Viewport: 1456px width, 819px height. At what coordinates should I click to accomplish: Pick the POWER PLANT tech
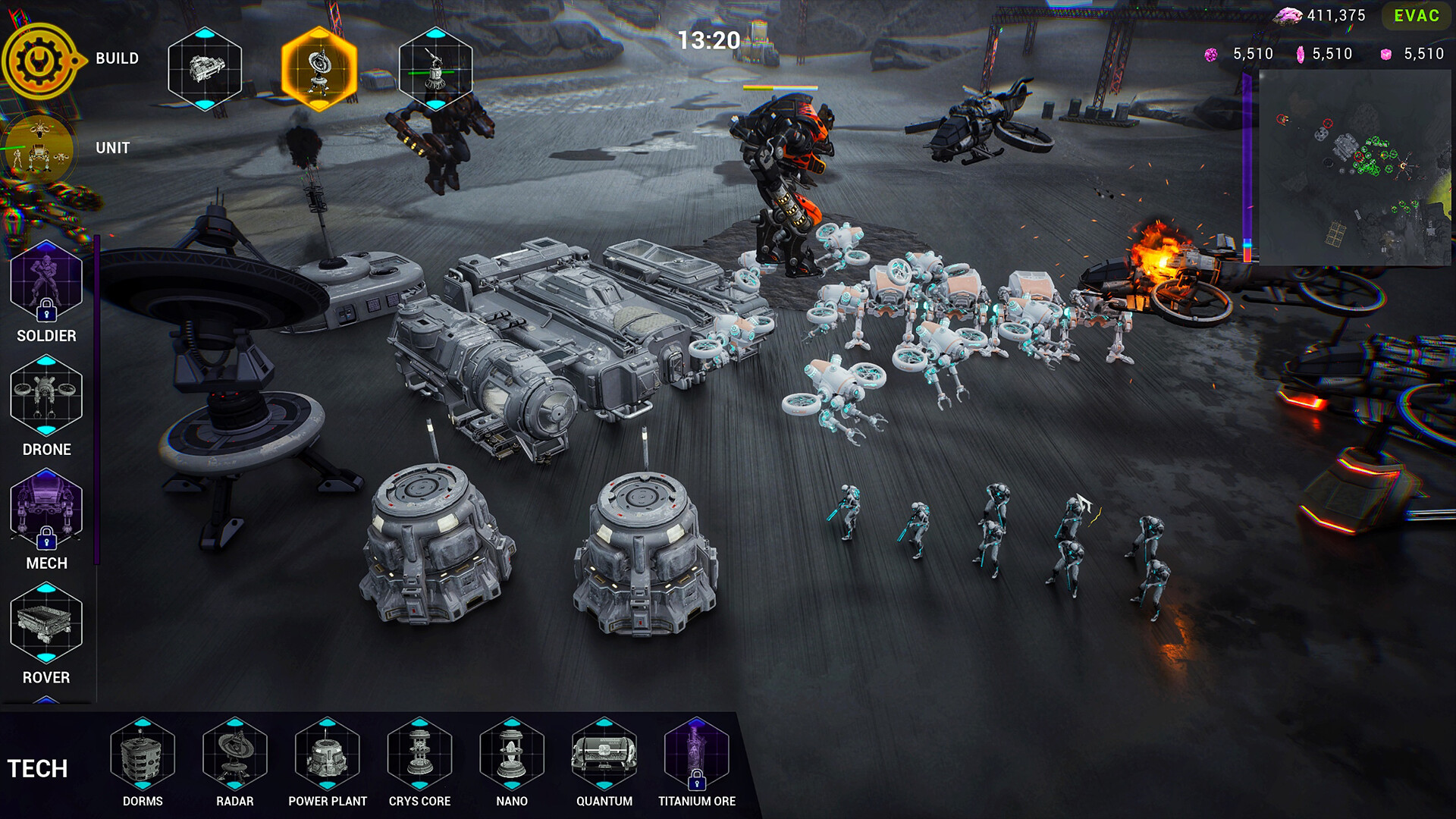[328, 754]
